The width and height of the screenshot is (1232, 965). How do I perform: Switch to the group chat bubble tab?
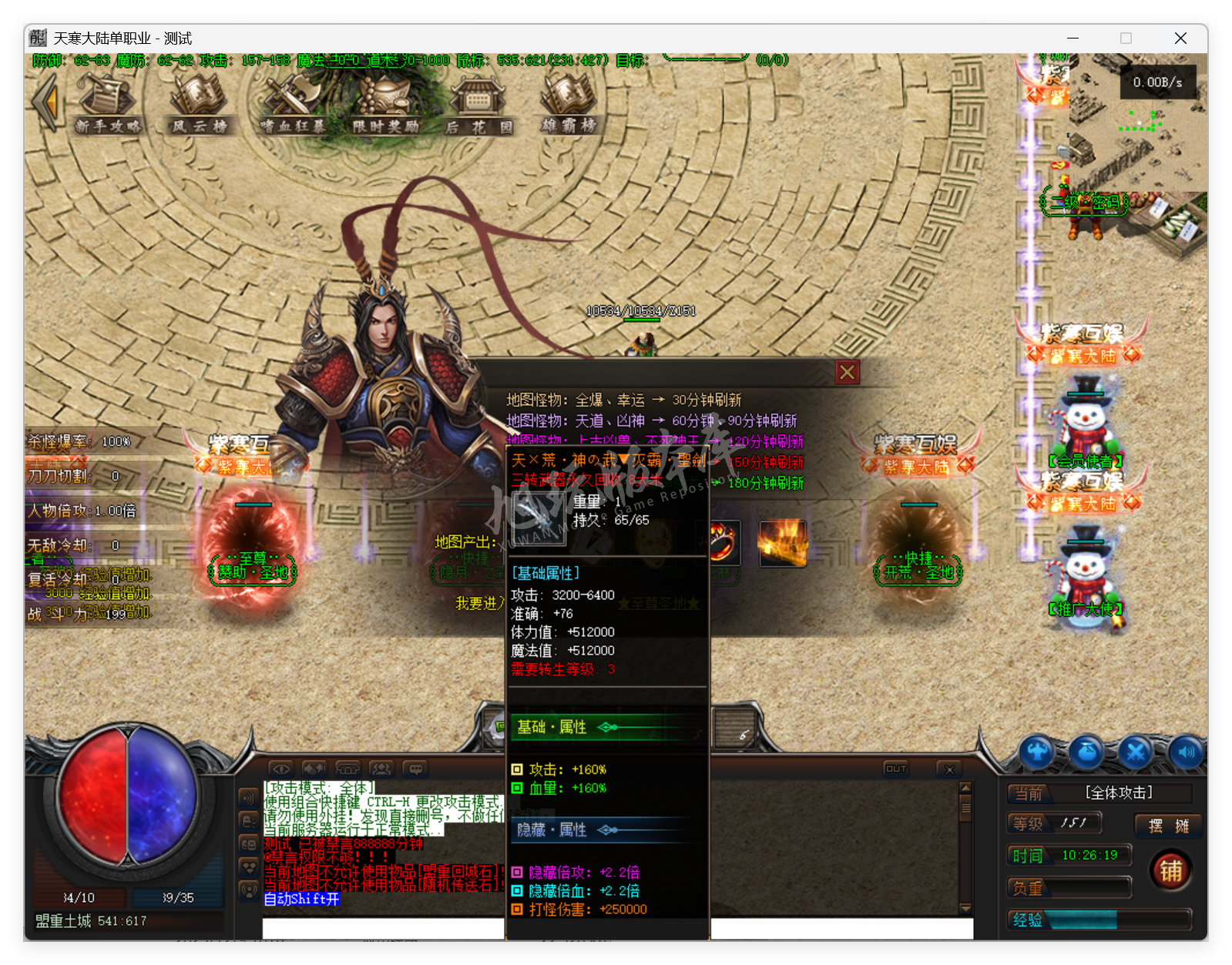click(416, 769)
